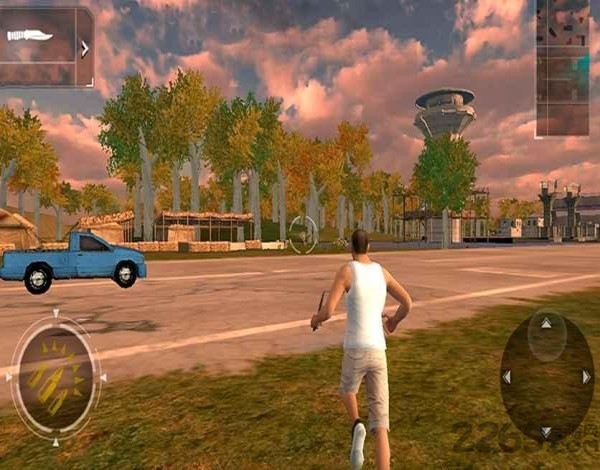The width and height of the screenshot is (600, 470).
Task: Tap the left arrow on the movement pad
Action: click(506, 377)
